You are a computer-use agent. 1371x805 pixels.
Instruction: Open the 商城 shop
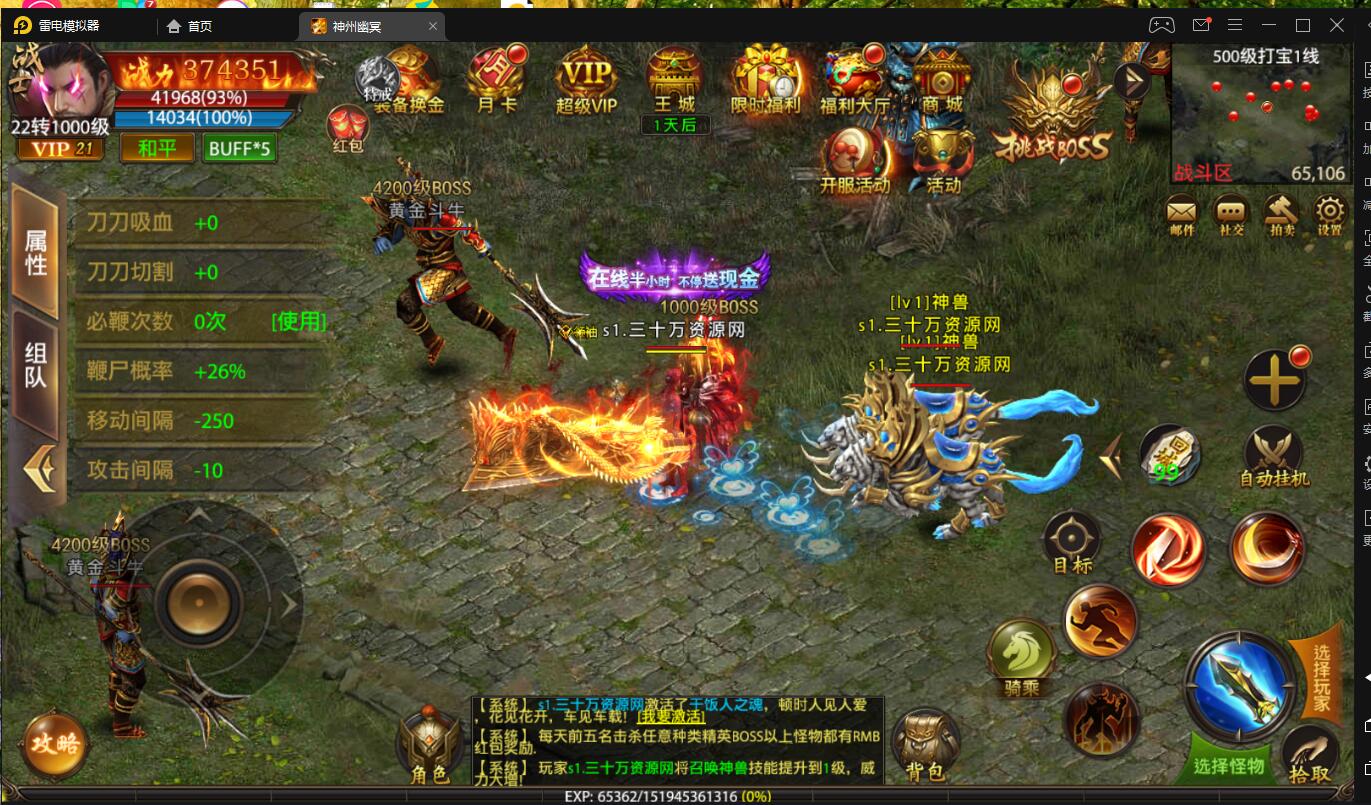click(941, 80)
